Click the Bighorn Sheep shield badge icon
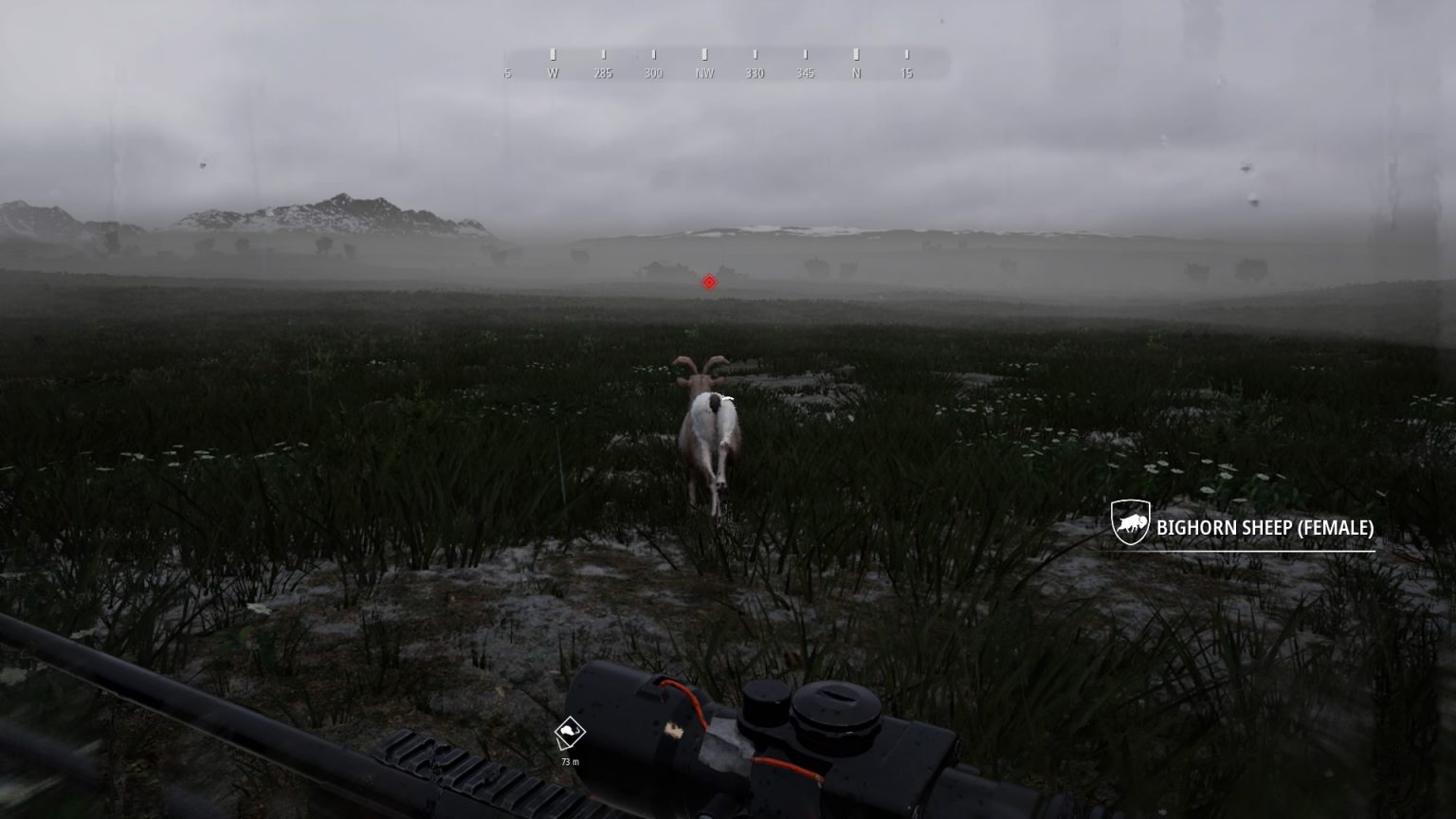 (1130, 521)
